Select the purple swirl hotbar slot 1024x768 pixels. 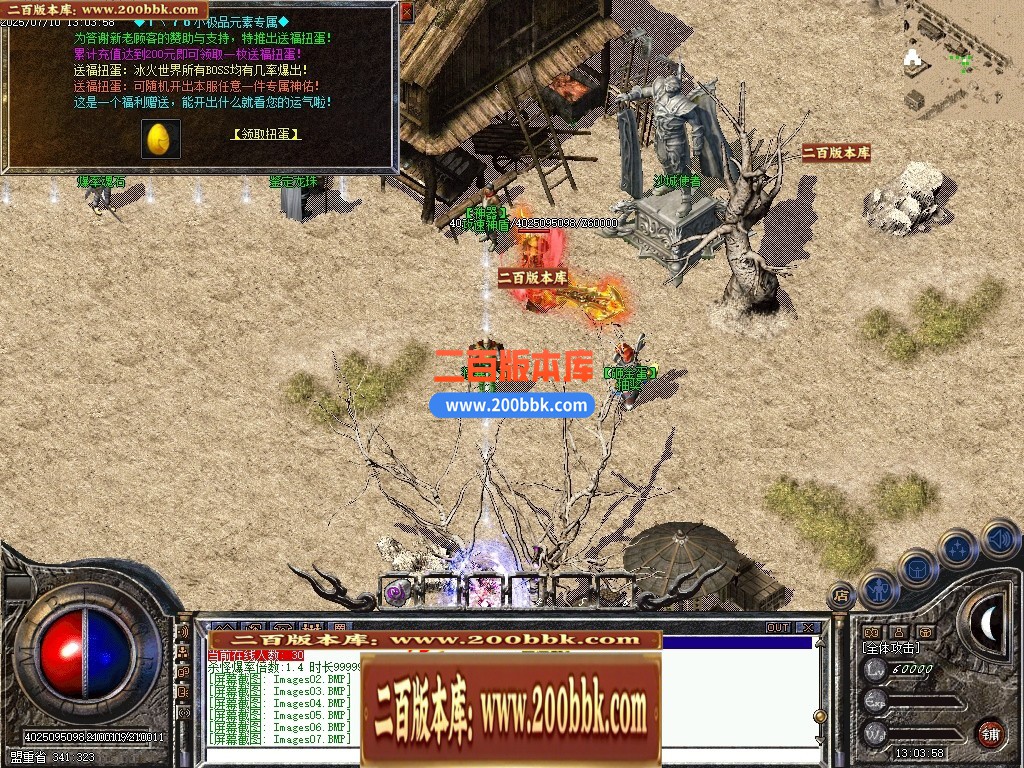click(x=397, y=591)
